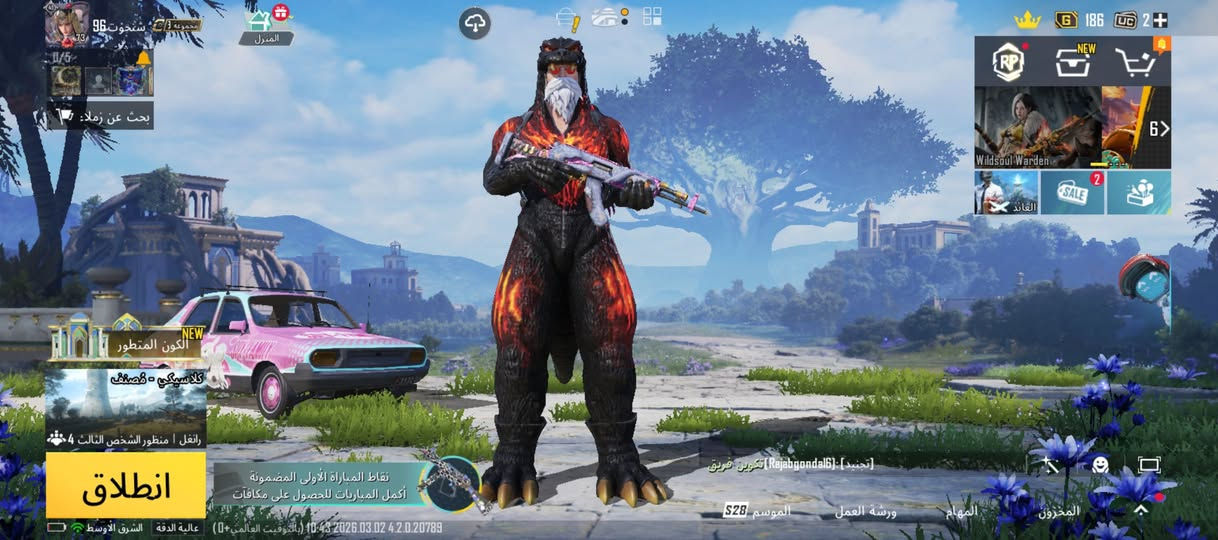This screenshot has height=540, width=1218.
Task: Open the Royale Pass RP icon
Action: click(1009, 62)
